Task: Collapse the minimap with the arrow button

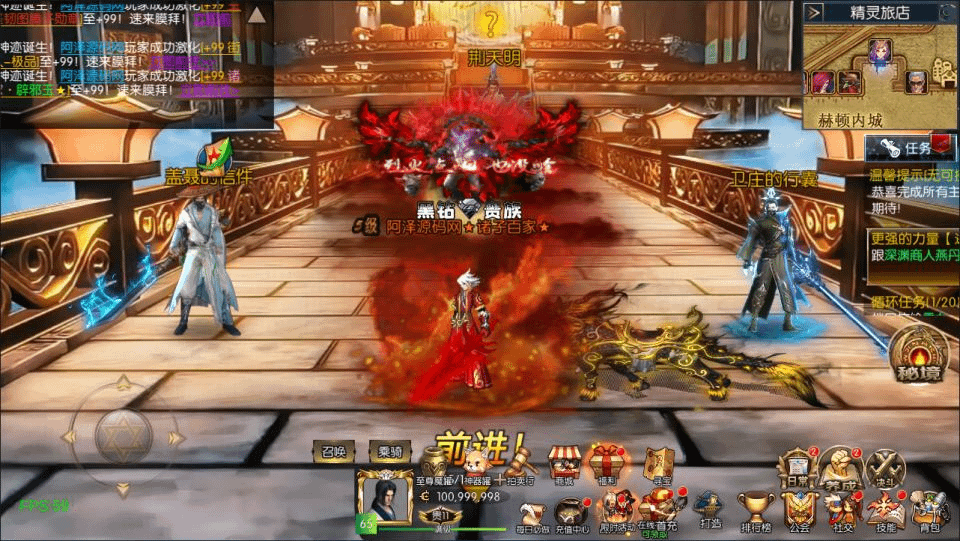Action: [x=815, y=12]
